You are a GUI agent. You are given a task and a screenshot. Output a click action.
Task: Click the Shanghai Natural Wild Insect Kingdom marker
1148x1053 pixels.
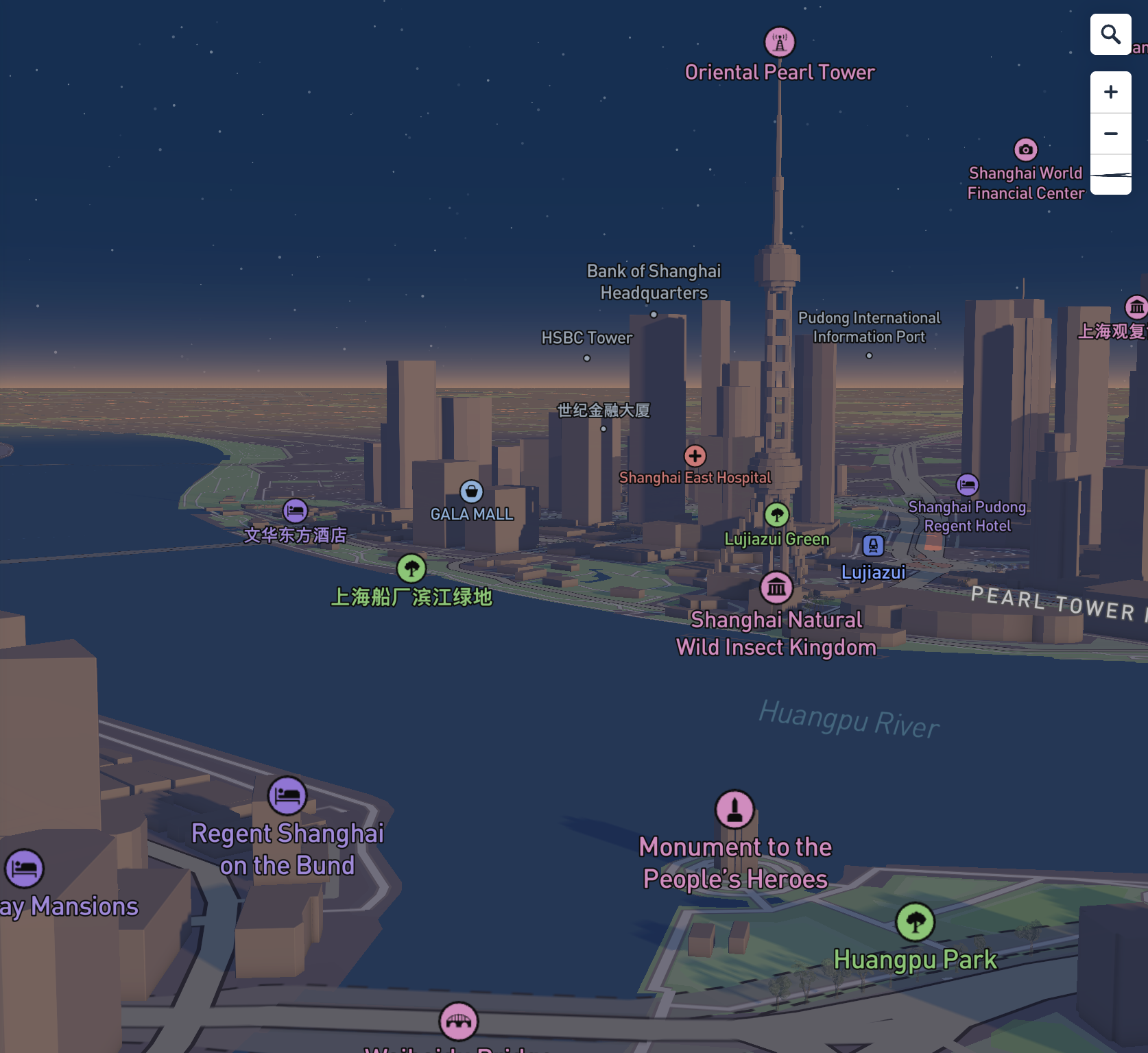pyautogui.click(x=776, y=588)
